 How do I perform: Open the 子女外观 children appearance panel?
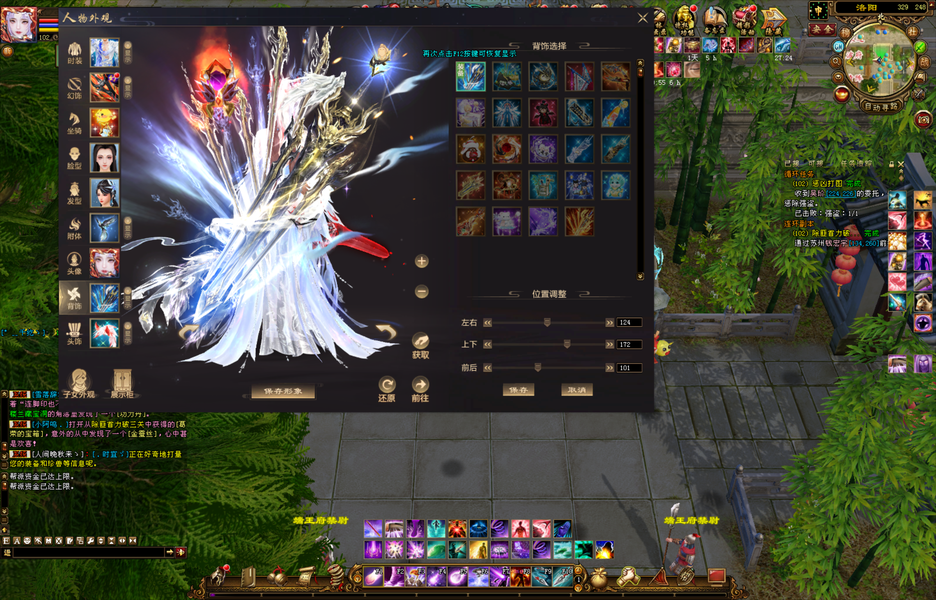[81, 383]
